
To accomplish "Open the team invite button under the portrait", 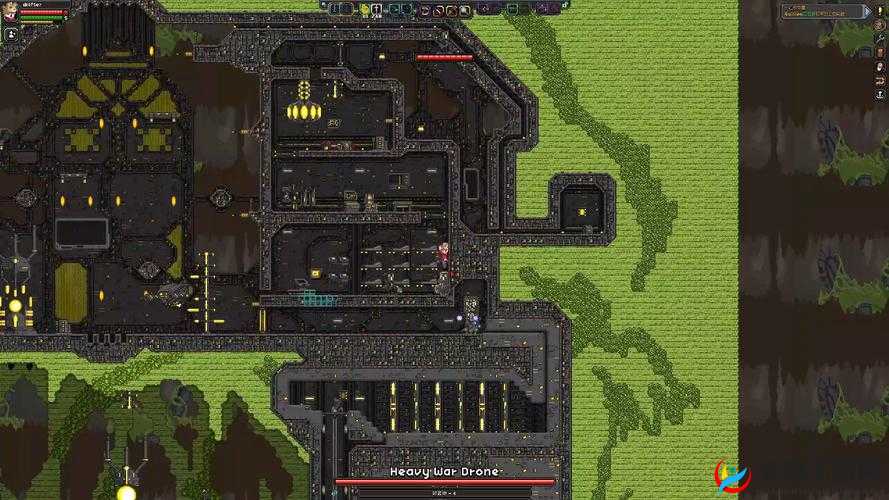I will (x=10, y=33).
